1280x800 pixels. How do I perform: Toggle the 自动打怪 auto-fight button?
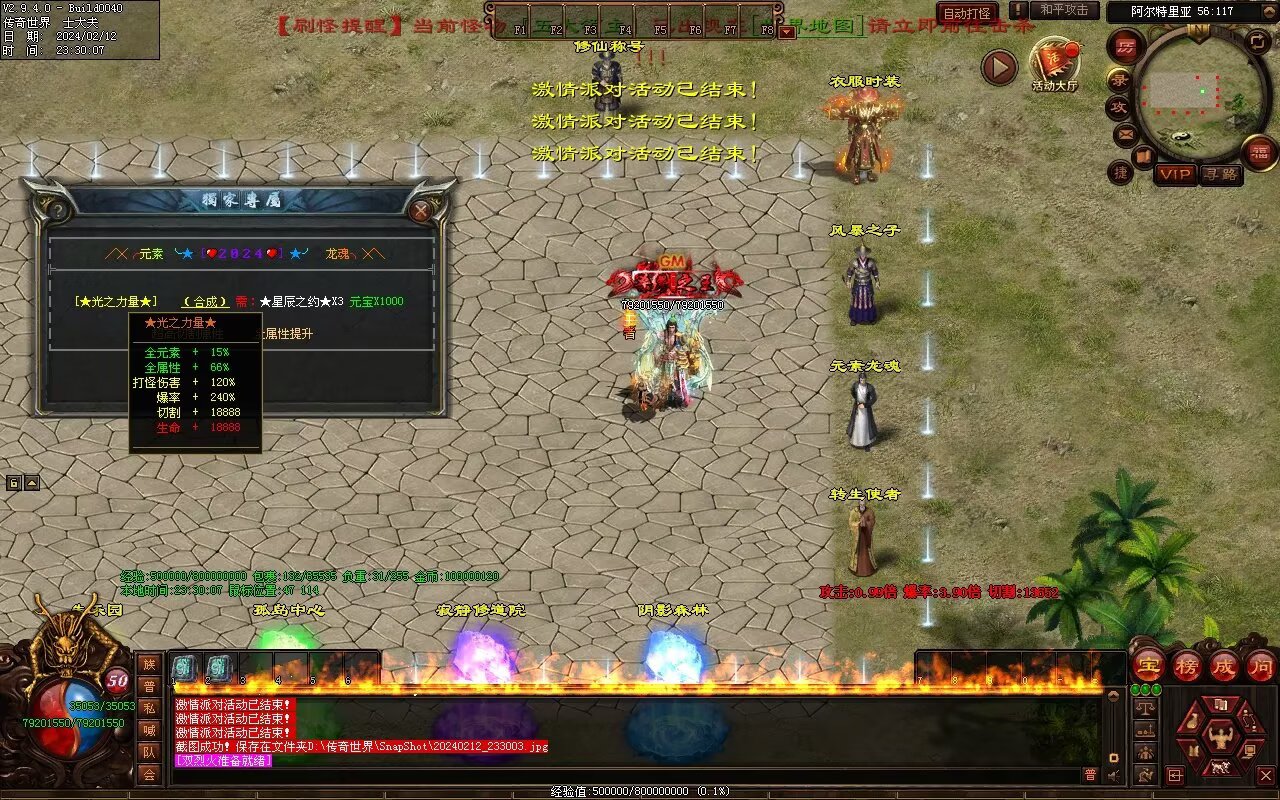click(967, 13)
